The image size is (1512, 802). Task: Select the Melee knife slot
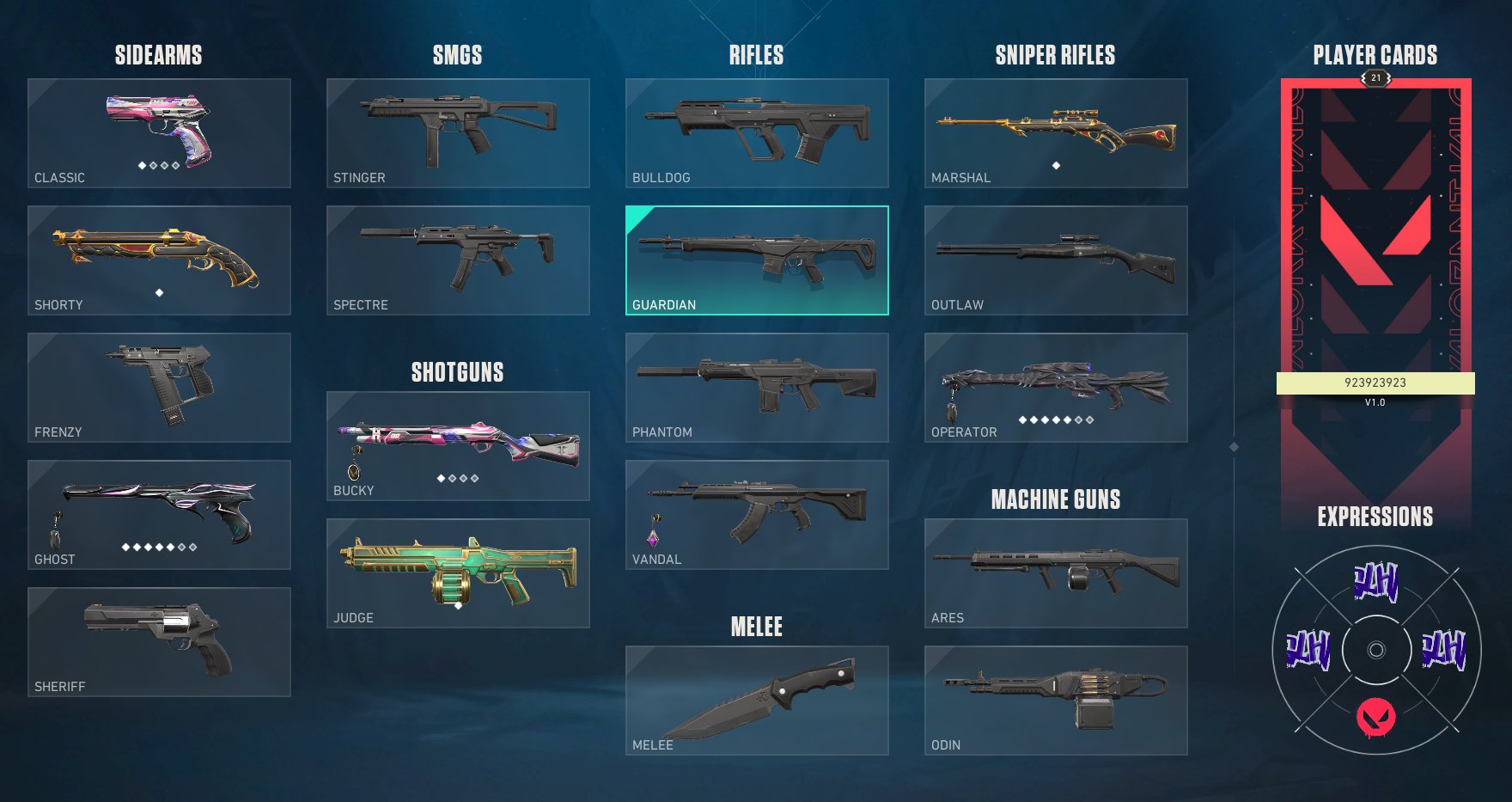757,701
